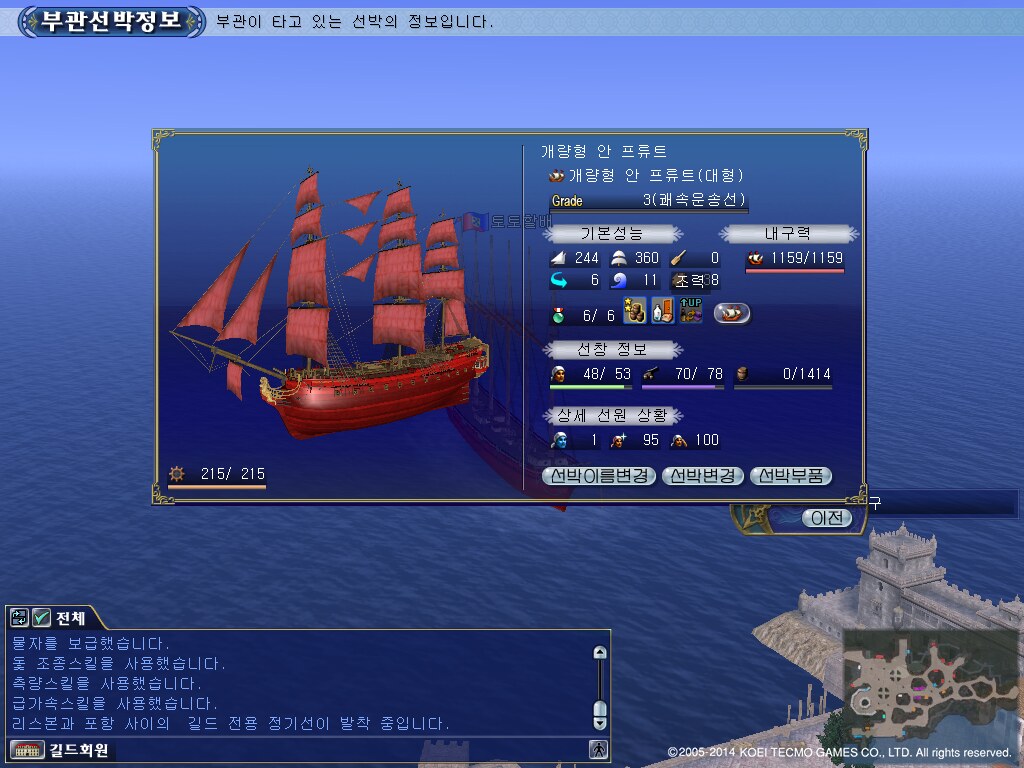
Task: Click the oval ship icon button
Action: pos(732,313)
